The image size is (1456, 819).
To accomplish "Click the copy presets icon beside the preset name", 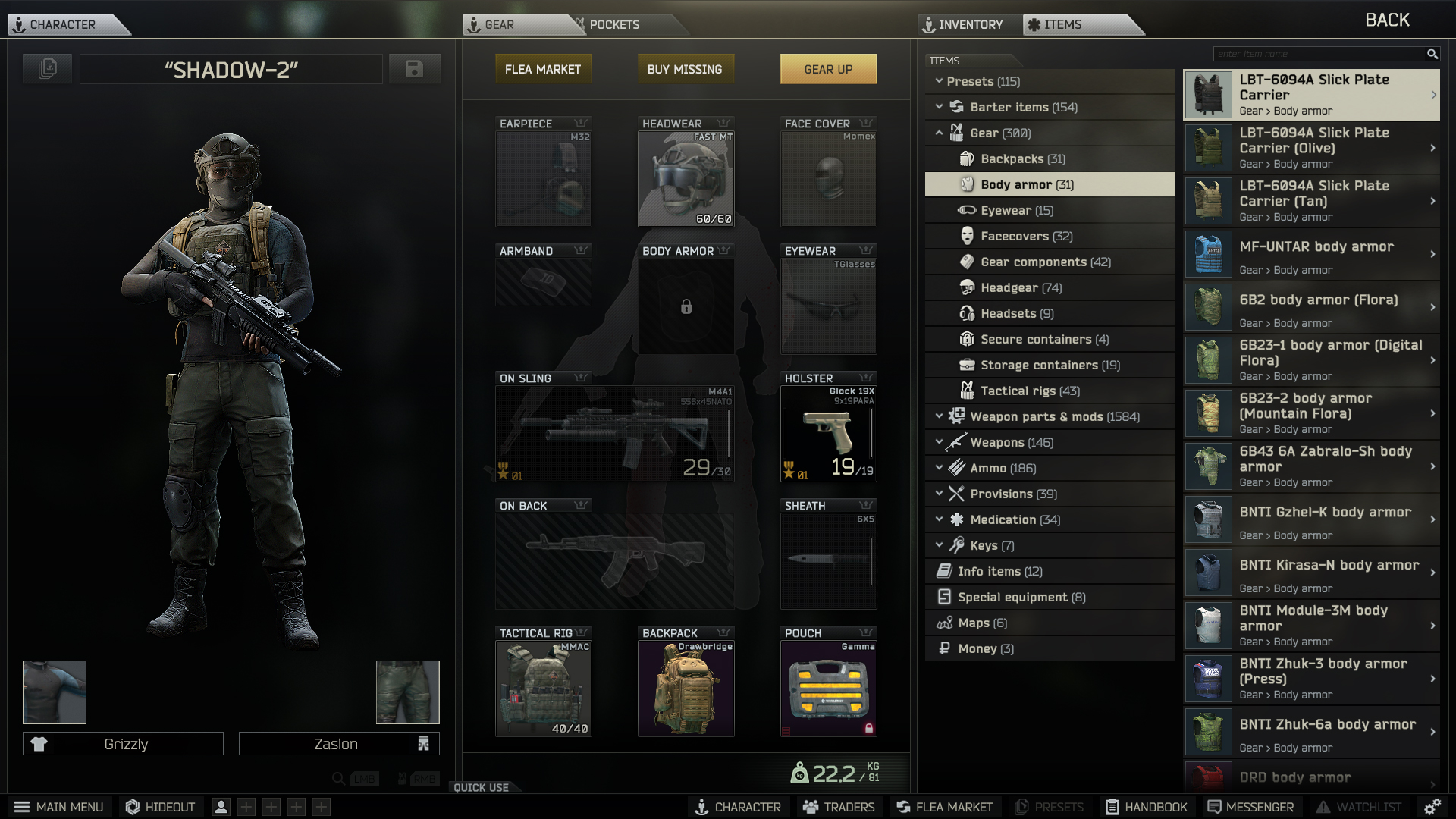I will coord(46,68).
